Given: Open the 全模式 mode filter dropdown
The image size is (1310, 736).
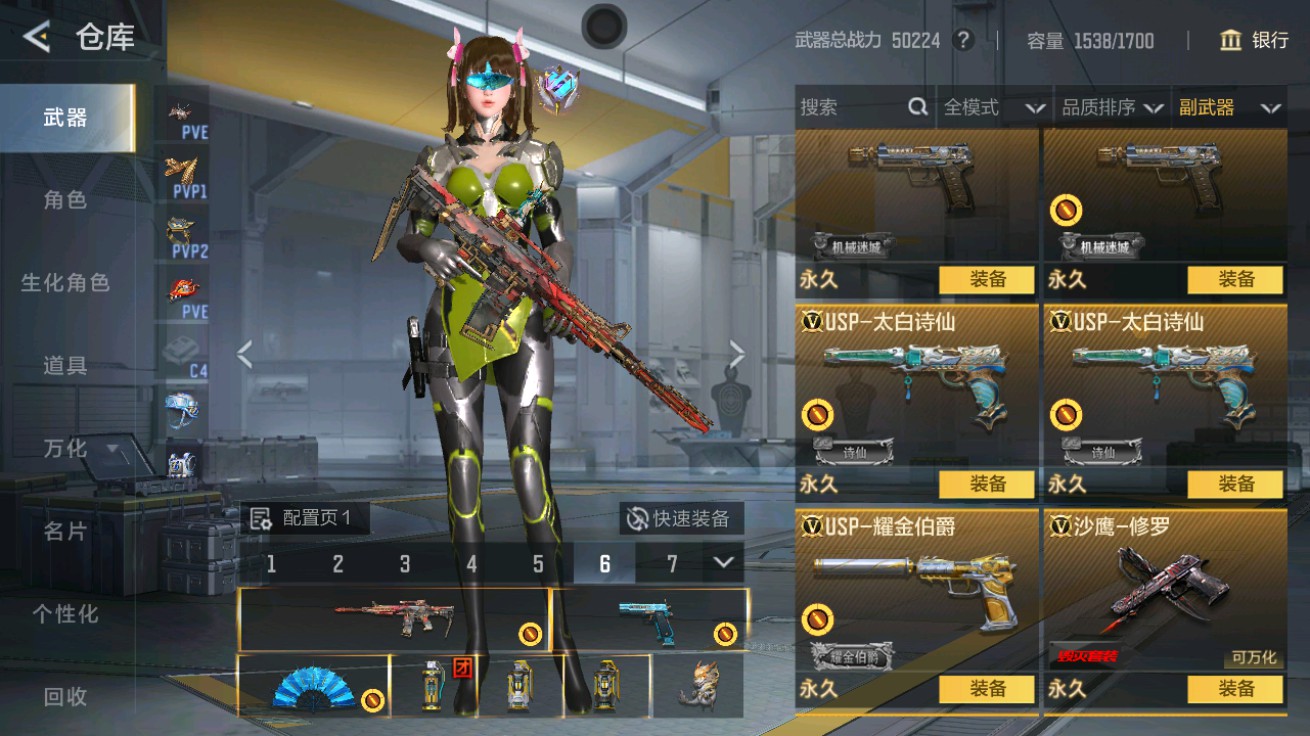Looking at the screenshot, I should click(994, 108).
